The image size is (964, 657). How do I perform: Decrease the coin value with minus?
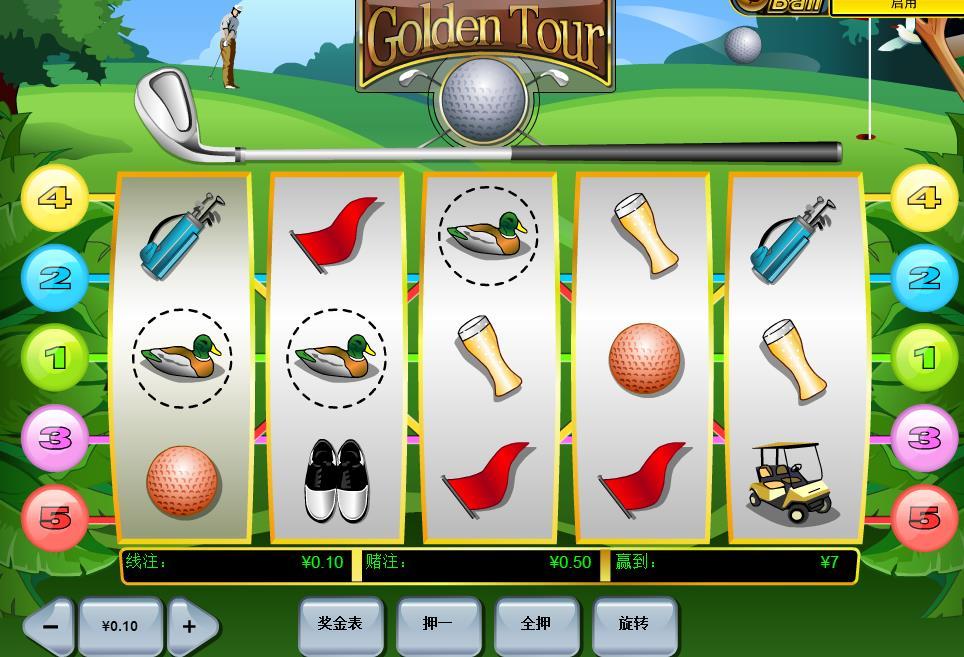pyautogui.click(x=50, y=627)
